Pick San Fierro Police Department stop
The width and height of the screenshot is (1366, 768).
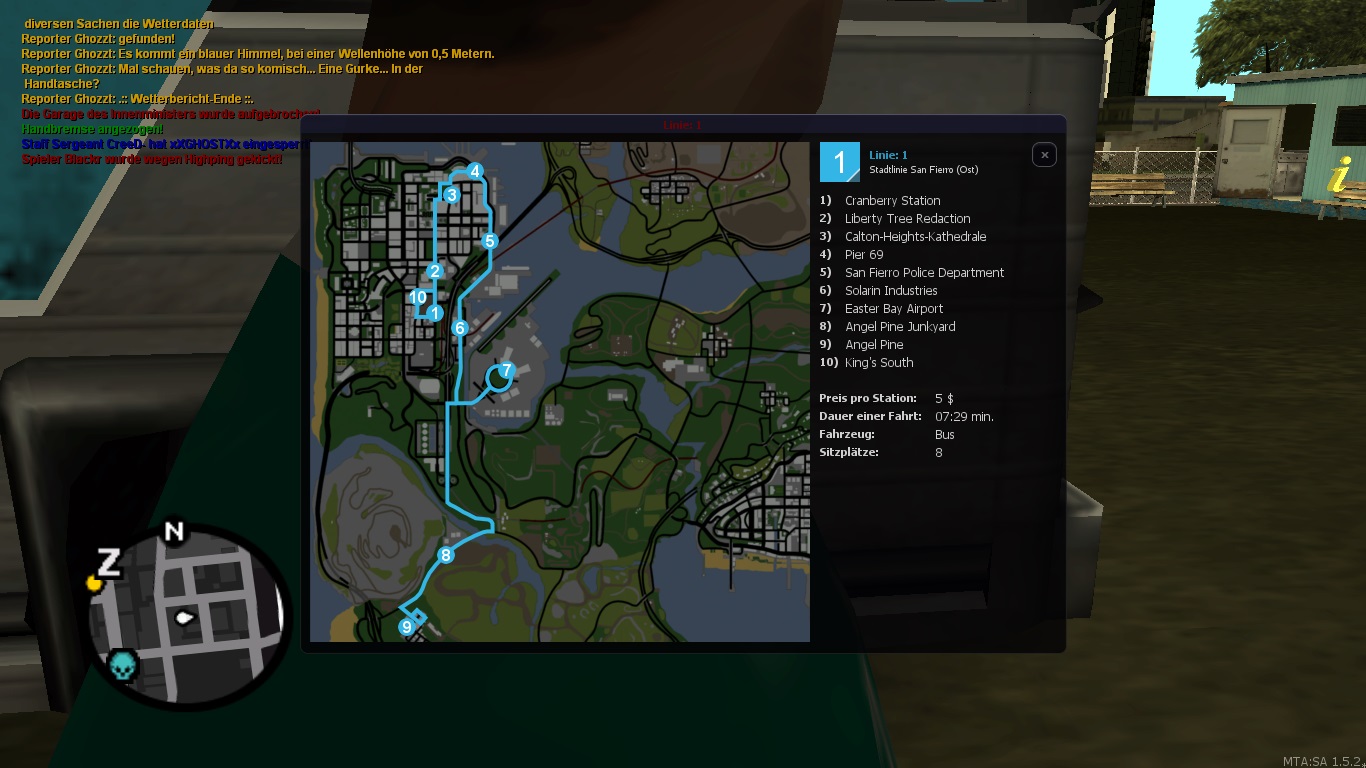tap(924, 273)
